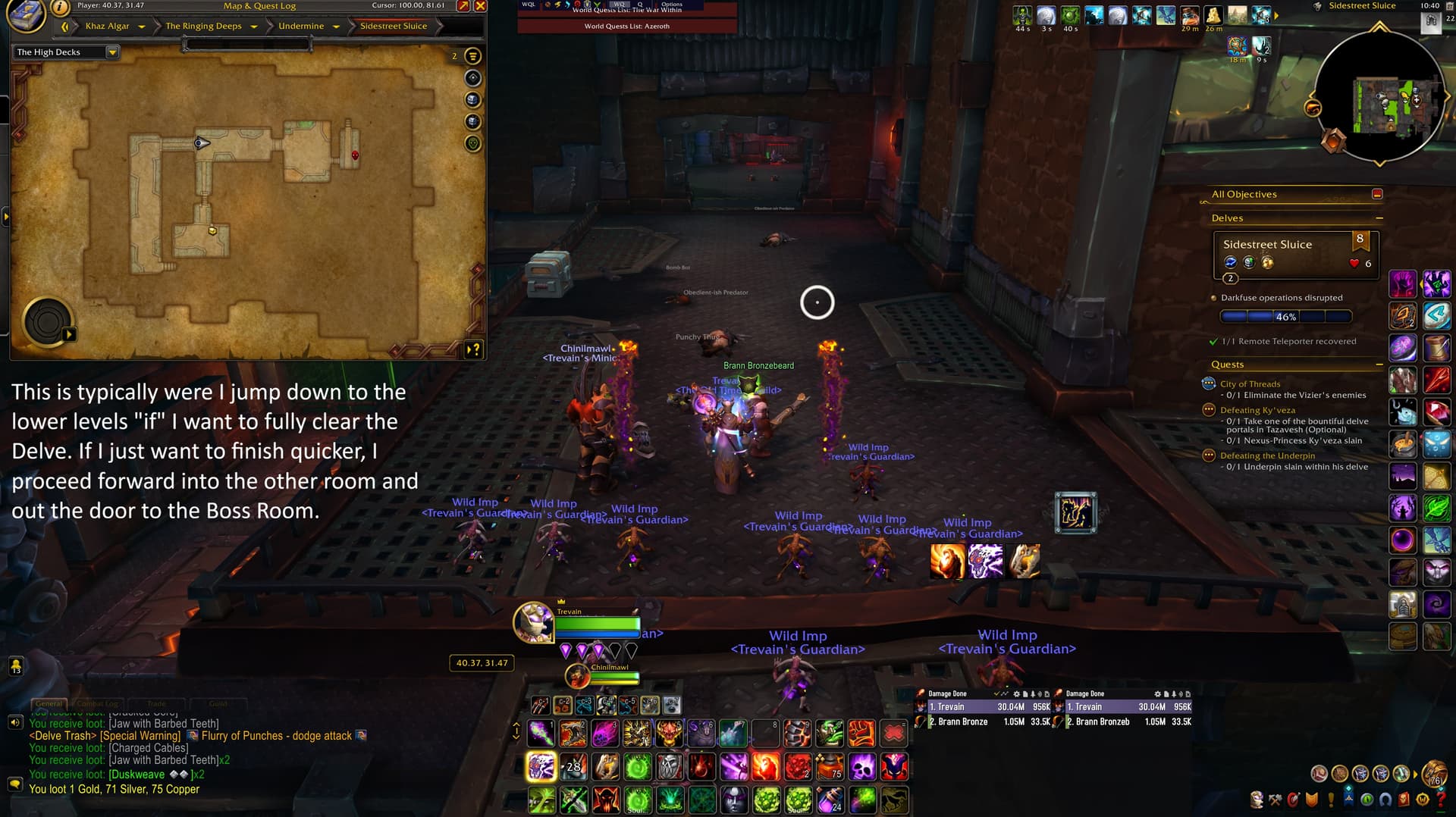Maximize the map with the arrow button

pos(463,6)
